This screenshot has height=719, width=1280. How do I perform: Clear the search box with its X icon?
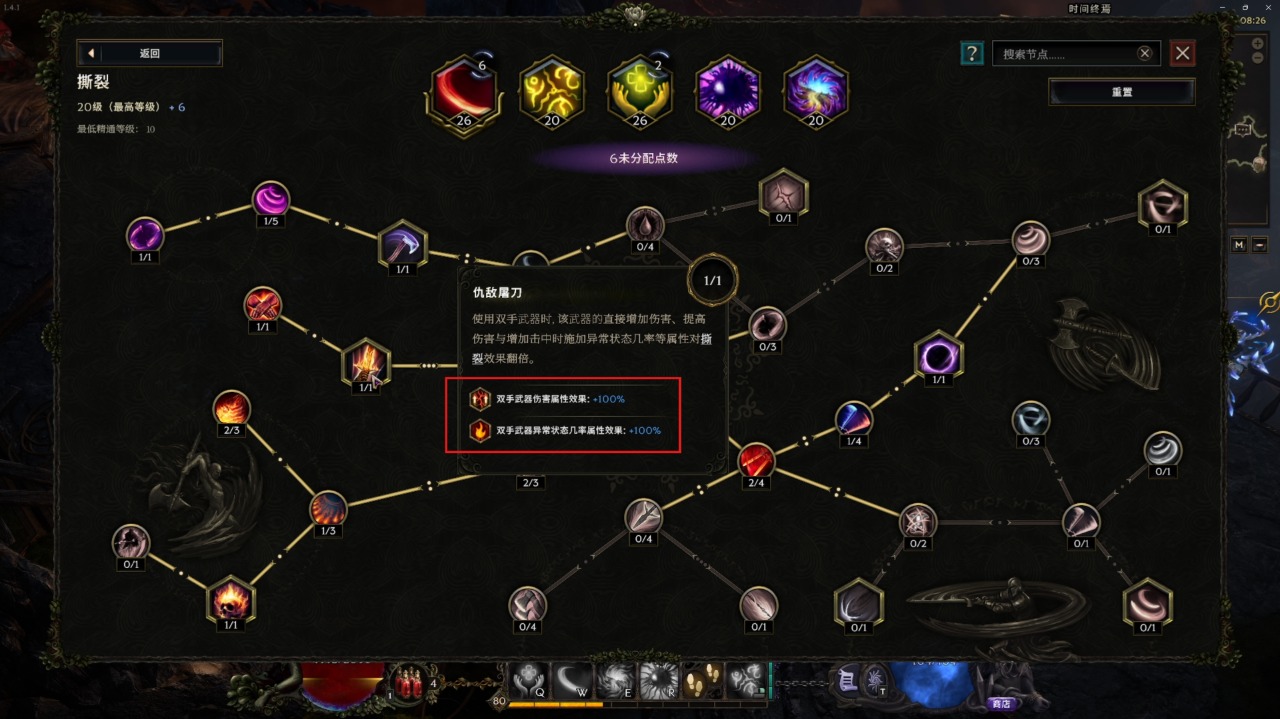click(x=1145, y=53)
